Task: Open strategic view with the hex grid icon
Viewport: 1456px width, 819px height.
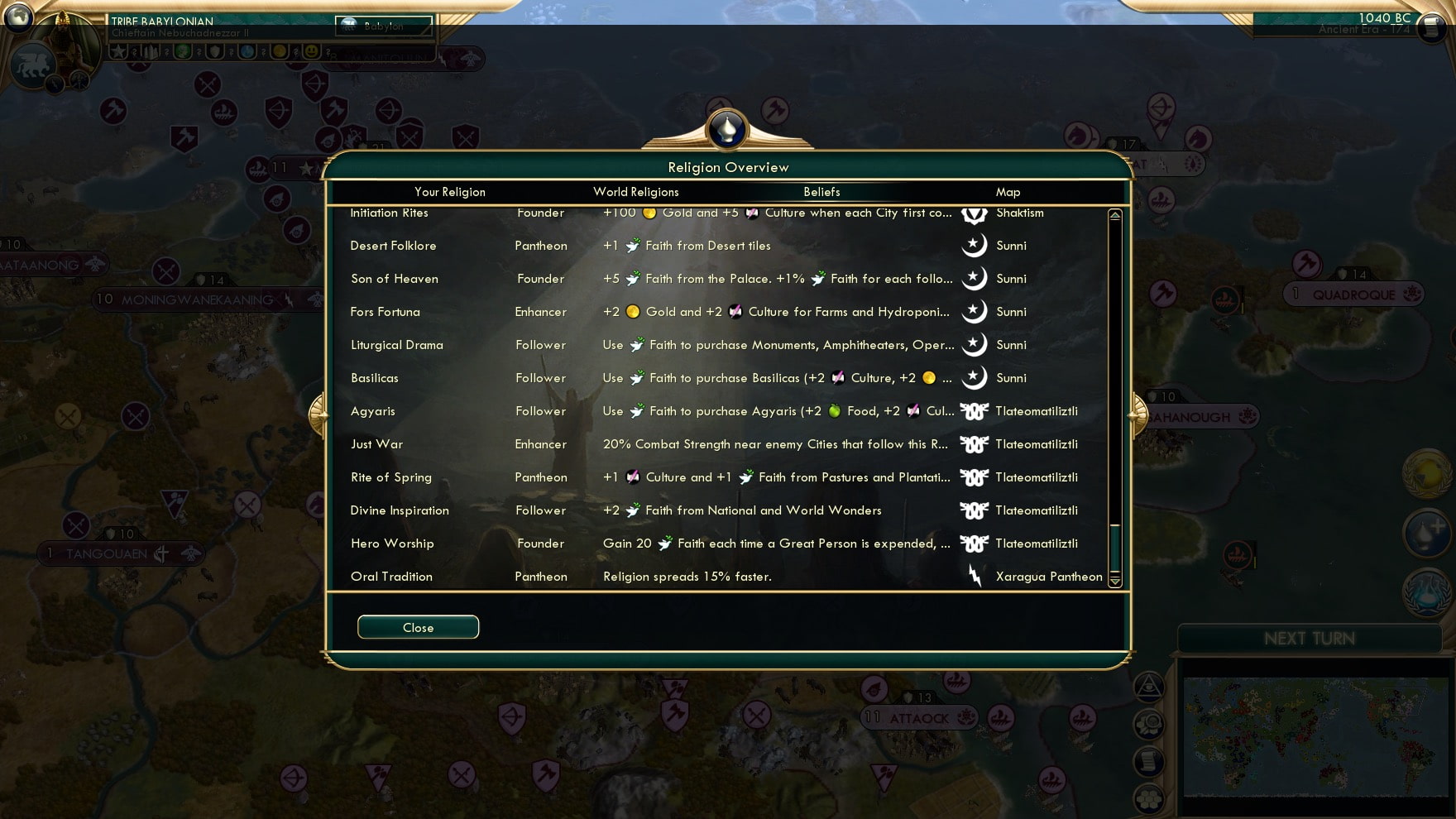Action: coord(1150,798)
